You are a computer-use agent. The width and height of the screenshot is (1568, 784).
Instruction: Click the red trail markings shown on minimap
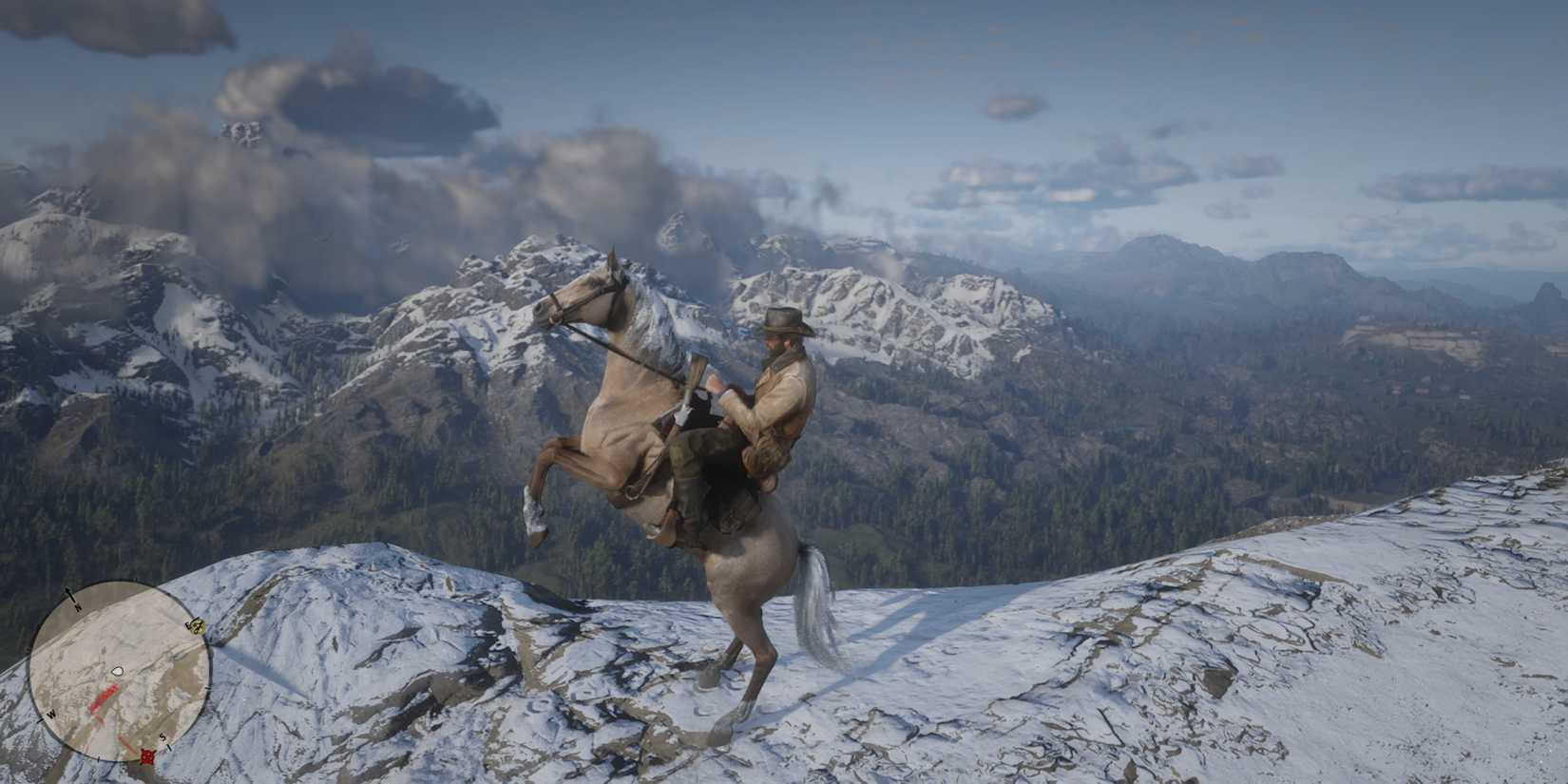coord(103,698)
